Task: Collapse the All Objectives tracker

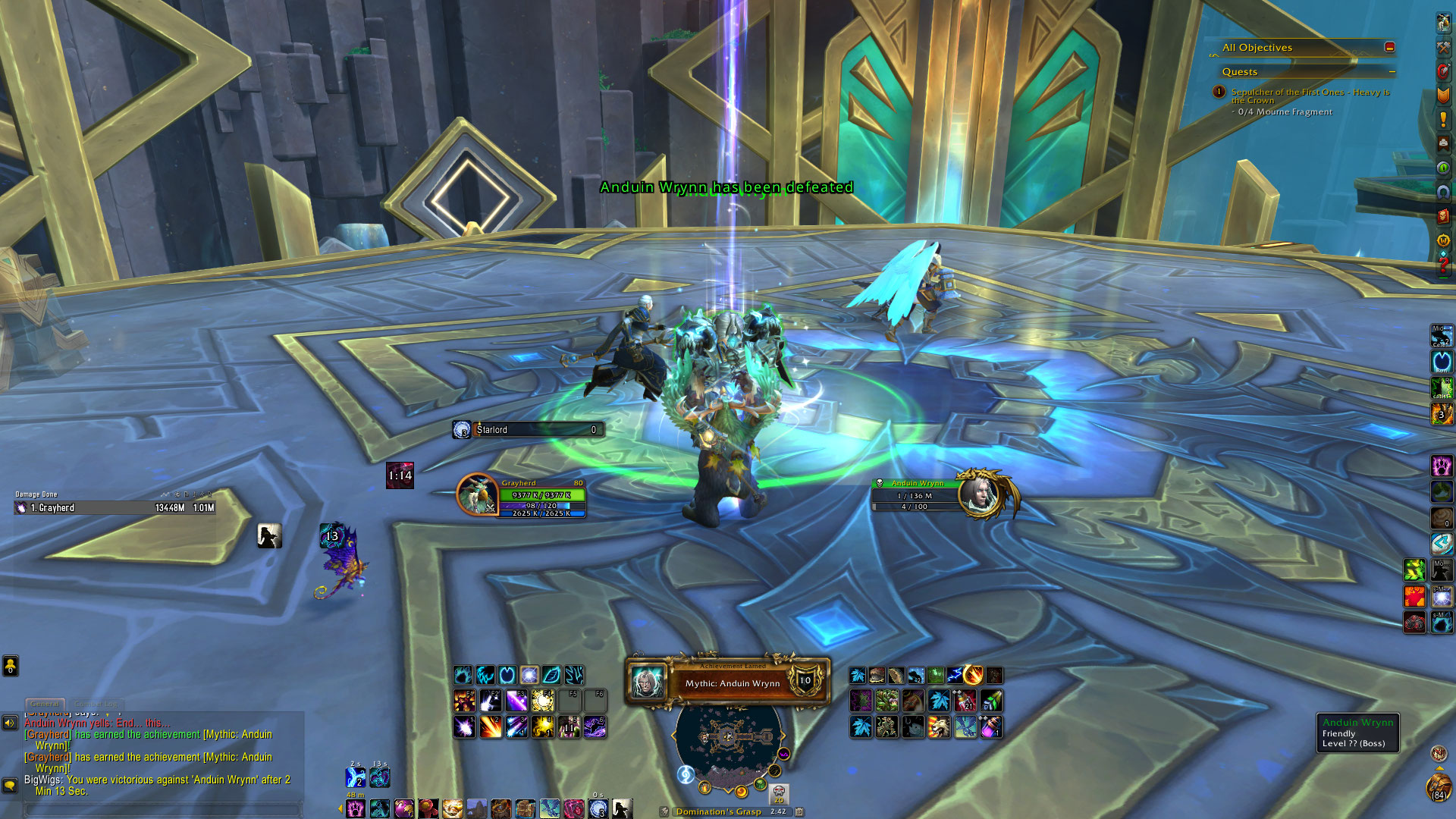Action: pyautogui.click(x=1389, y=47)
